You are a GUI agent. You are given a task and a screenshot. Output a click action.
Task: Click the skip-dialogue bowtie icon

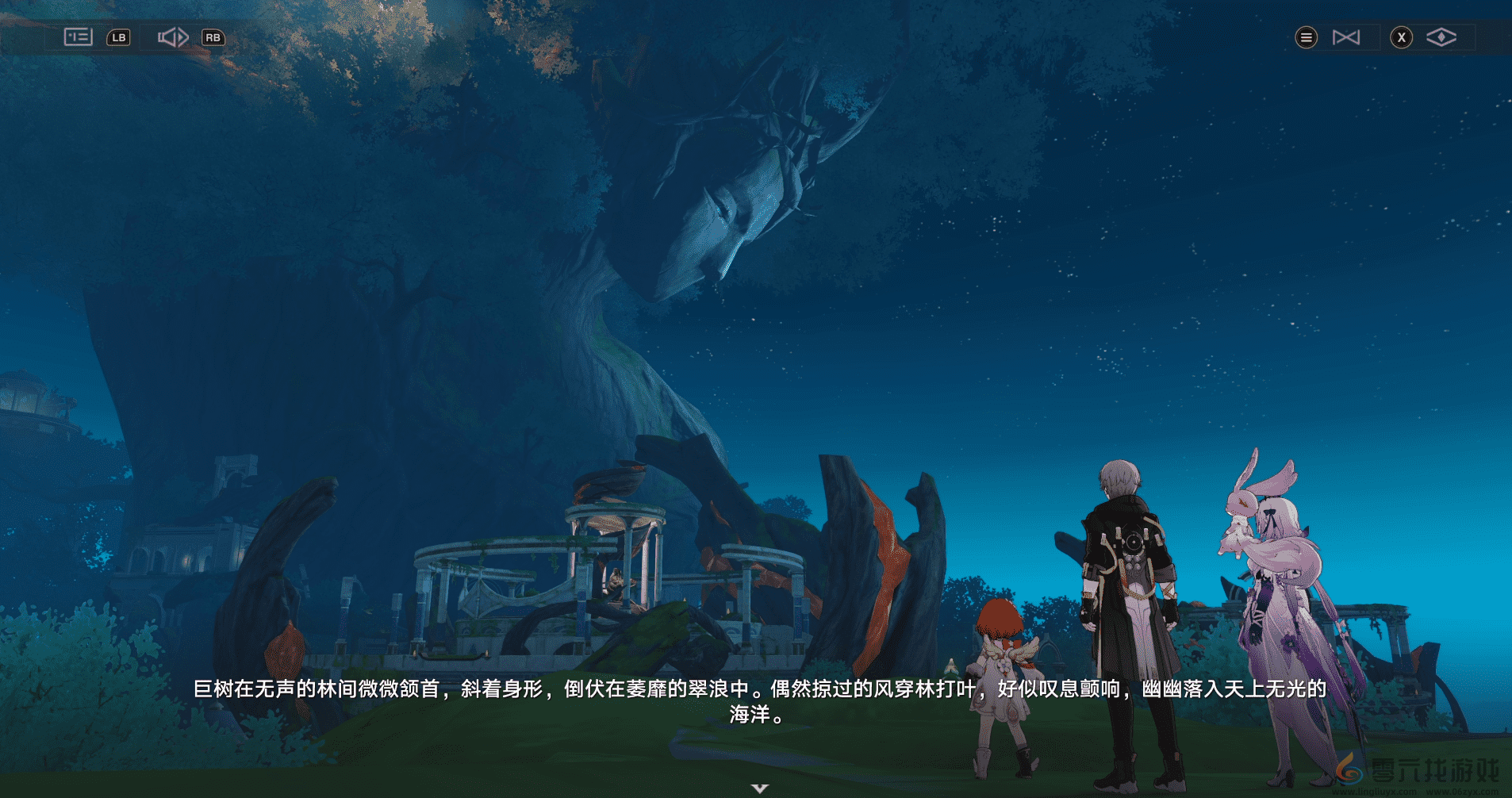[1348, 37]
